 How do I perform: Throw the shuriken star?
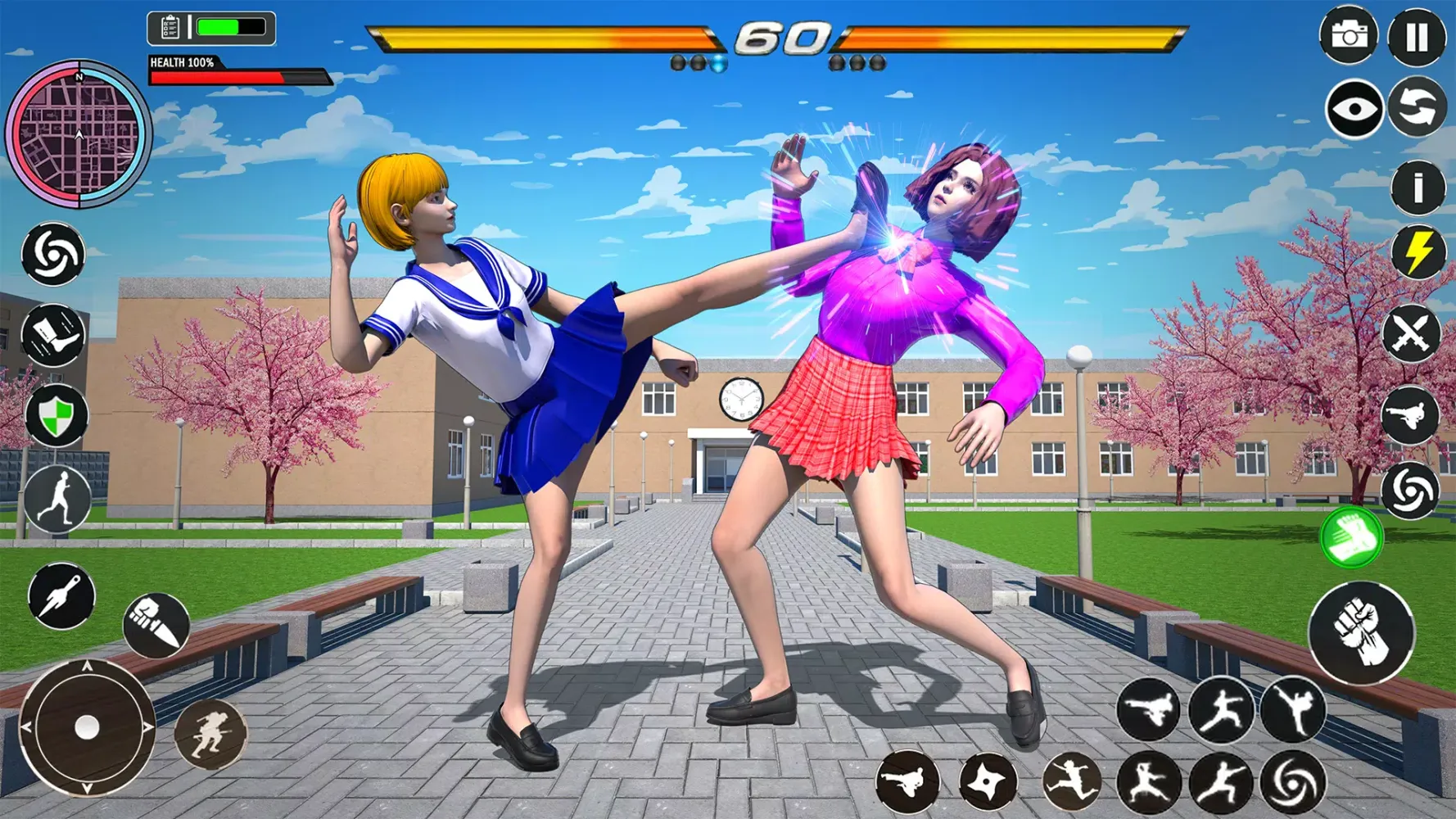pyautogui.click(x=988, y=782)
